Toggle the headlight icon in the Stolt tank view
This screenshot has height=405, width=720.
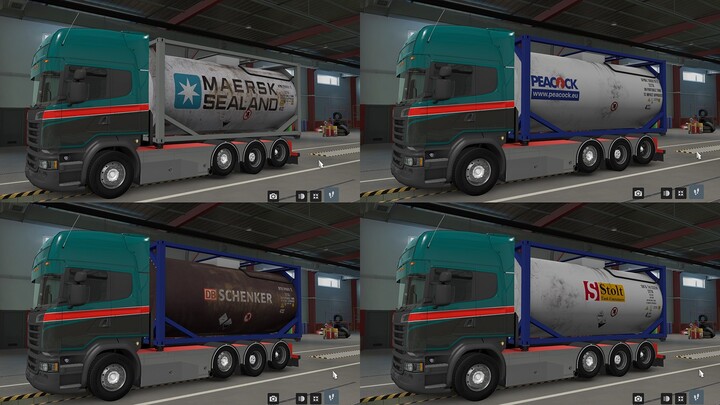pyautogui.click(x=668, y=397)
